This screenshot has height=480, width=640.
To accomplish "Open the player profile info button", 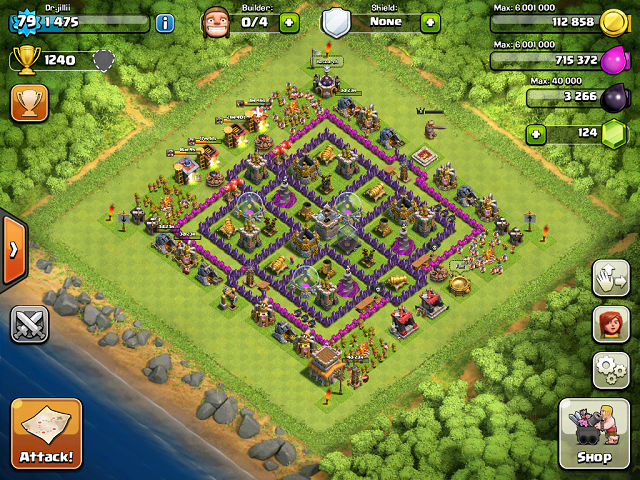I will tap(165, 22).
